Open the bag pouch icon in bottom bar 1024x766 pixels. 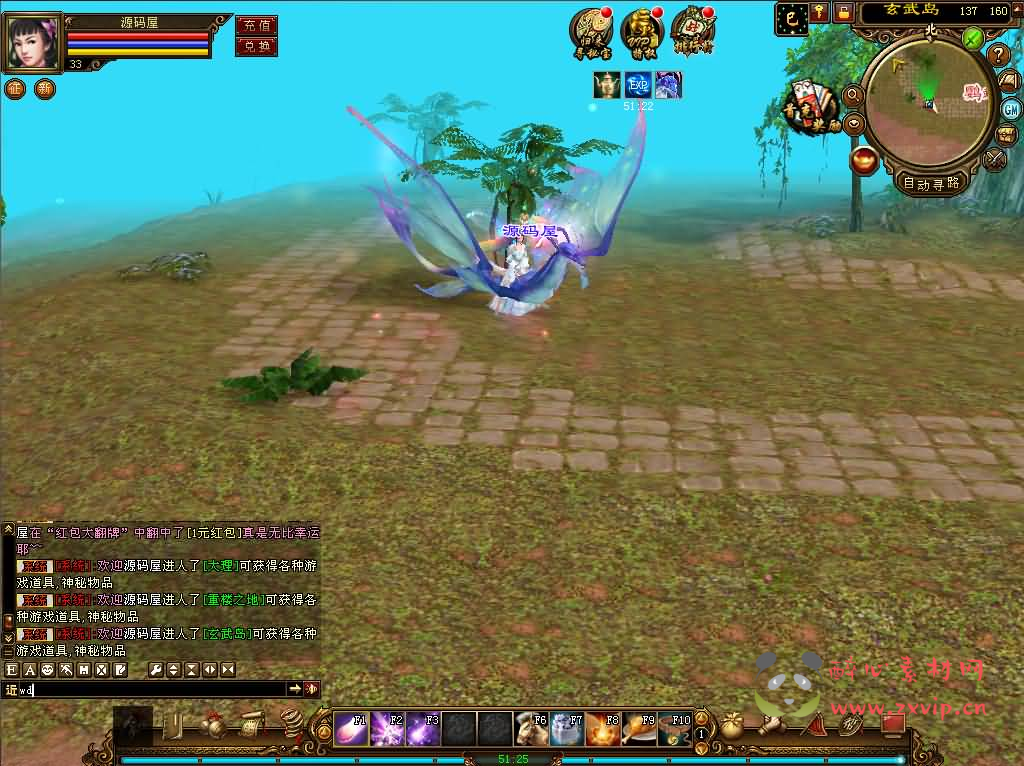click(x=733, y=726)
